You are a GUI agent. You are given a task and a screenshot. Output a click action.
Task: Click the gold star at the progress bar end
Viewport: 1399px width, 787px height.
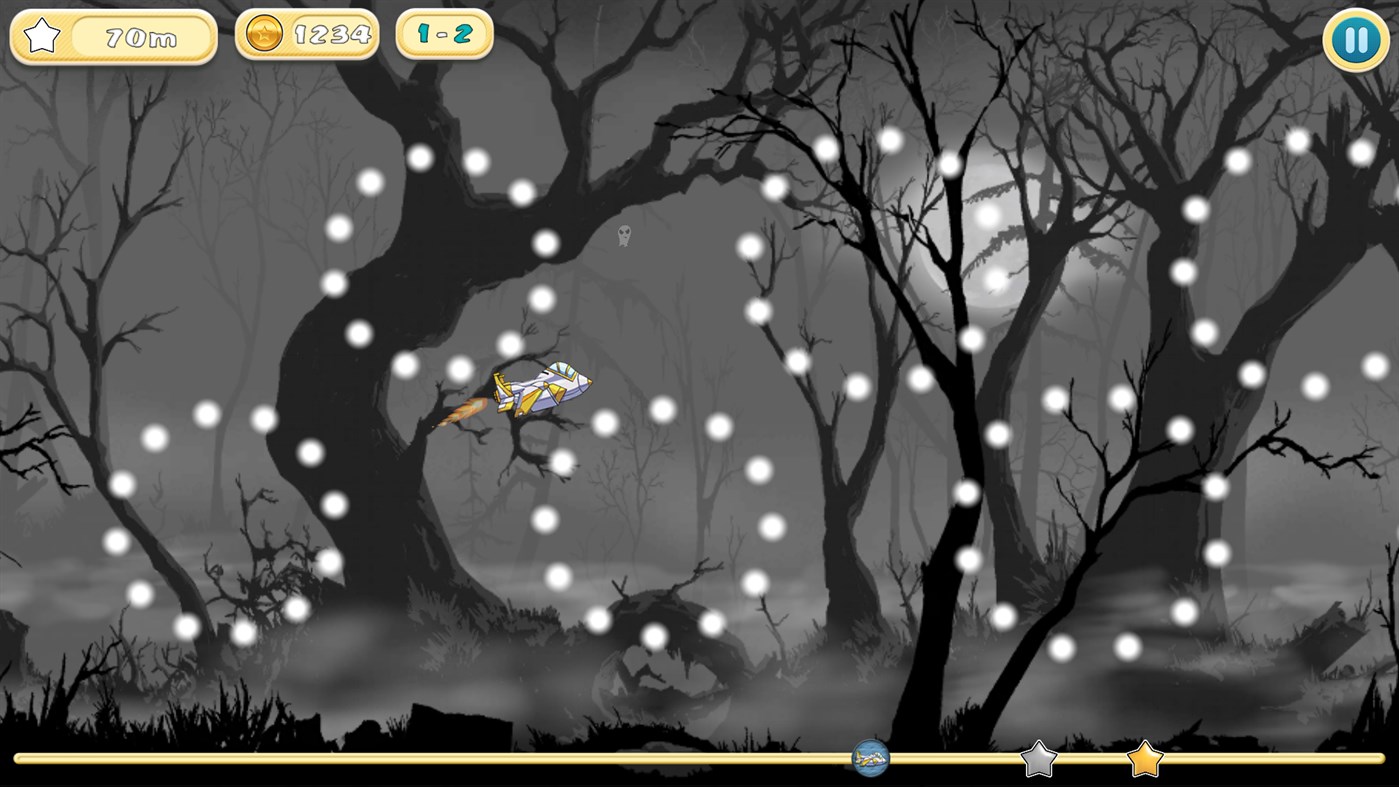[x=1143, y=760]
